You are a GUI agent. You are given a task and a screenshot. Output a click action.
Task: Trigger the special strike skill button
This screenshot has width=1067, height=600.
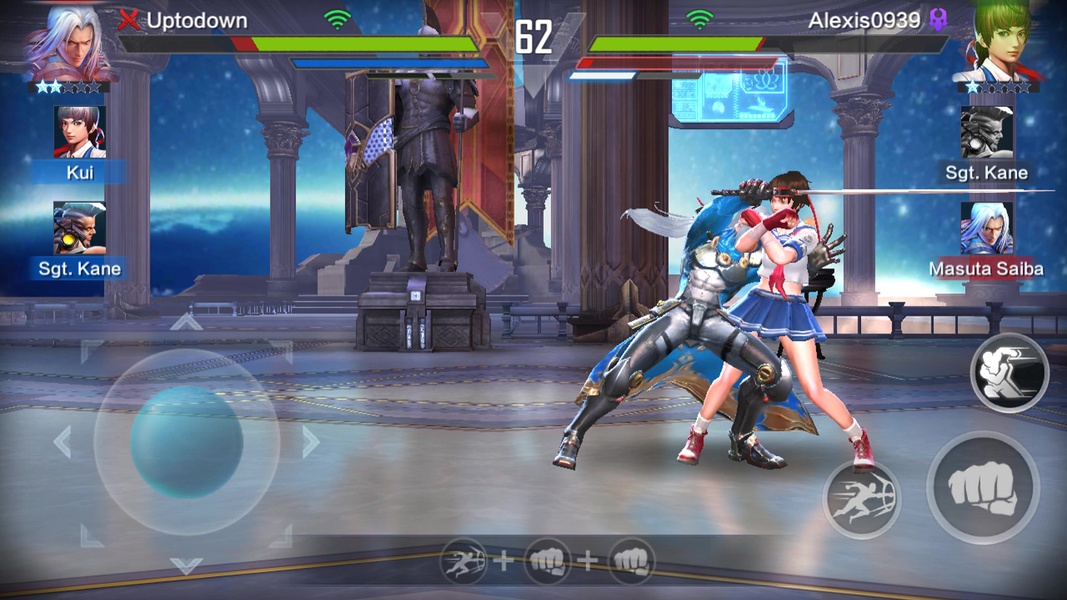(x=1009, y=372)
